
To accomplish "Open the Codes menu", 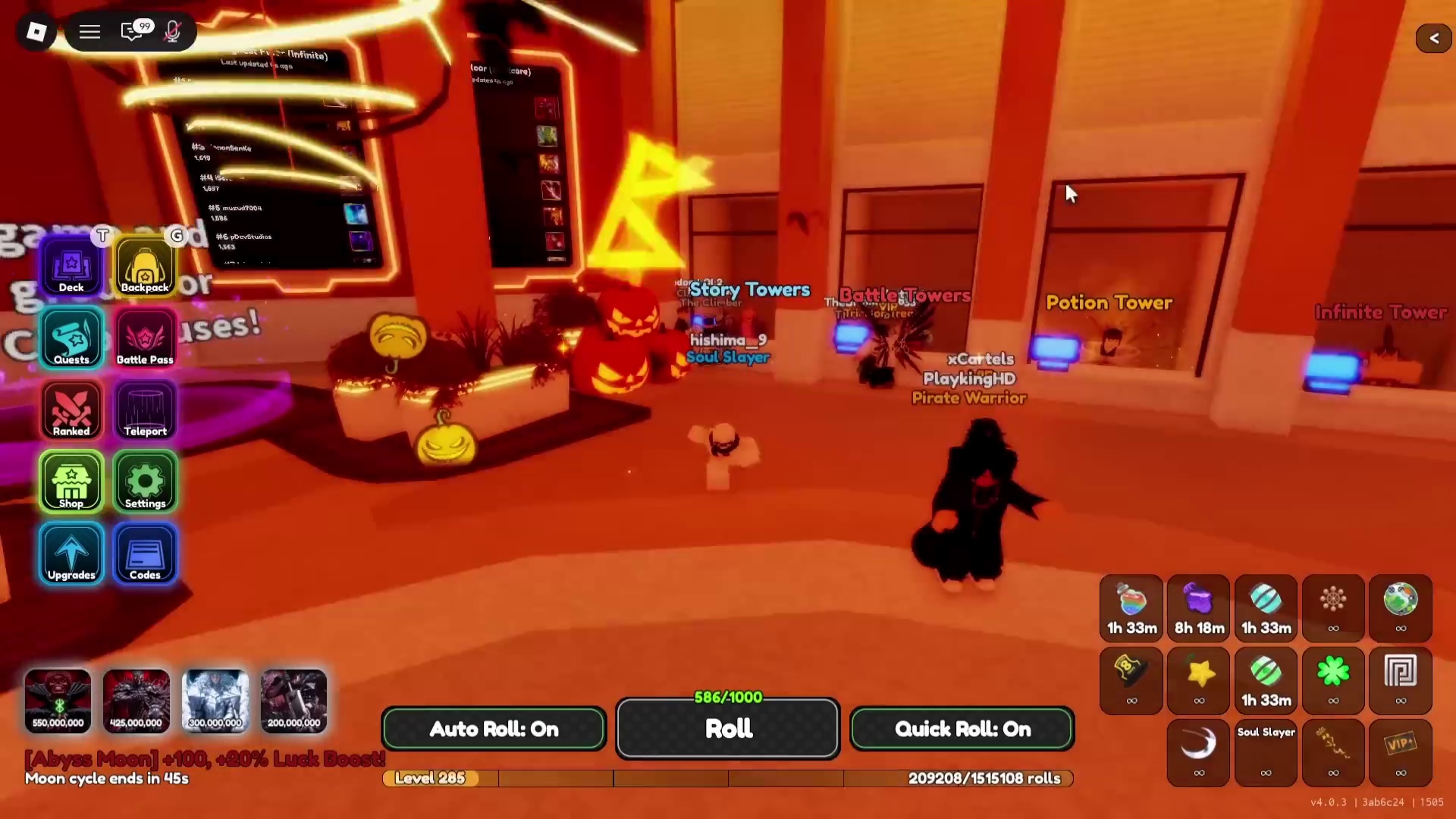I will [145, 554].
